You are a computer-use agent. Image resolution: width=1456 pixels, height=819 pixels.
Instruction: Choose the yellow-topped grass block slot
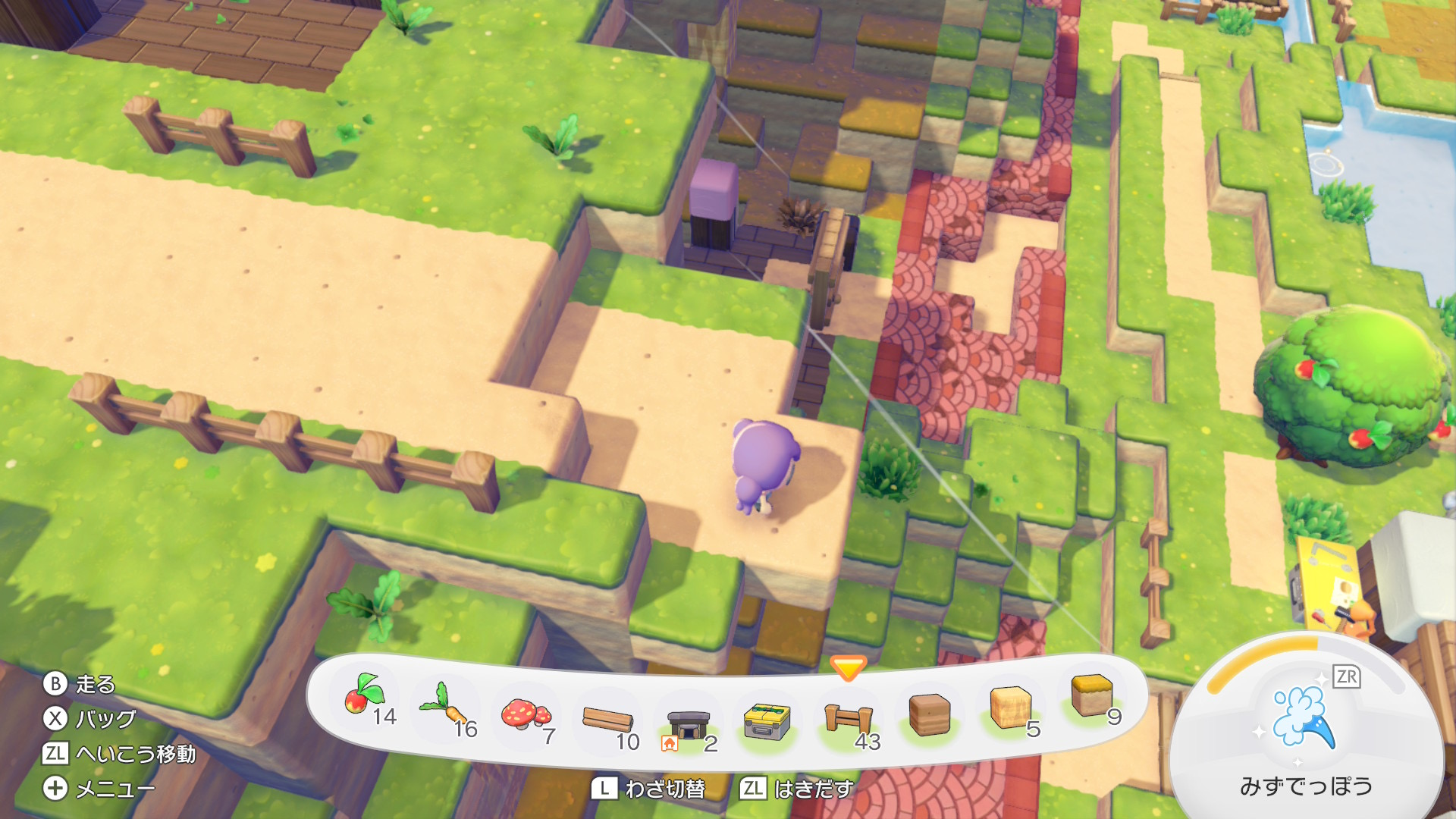tap(1091, 695)
